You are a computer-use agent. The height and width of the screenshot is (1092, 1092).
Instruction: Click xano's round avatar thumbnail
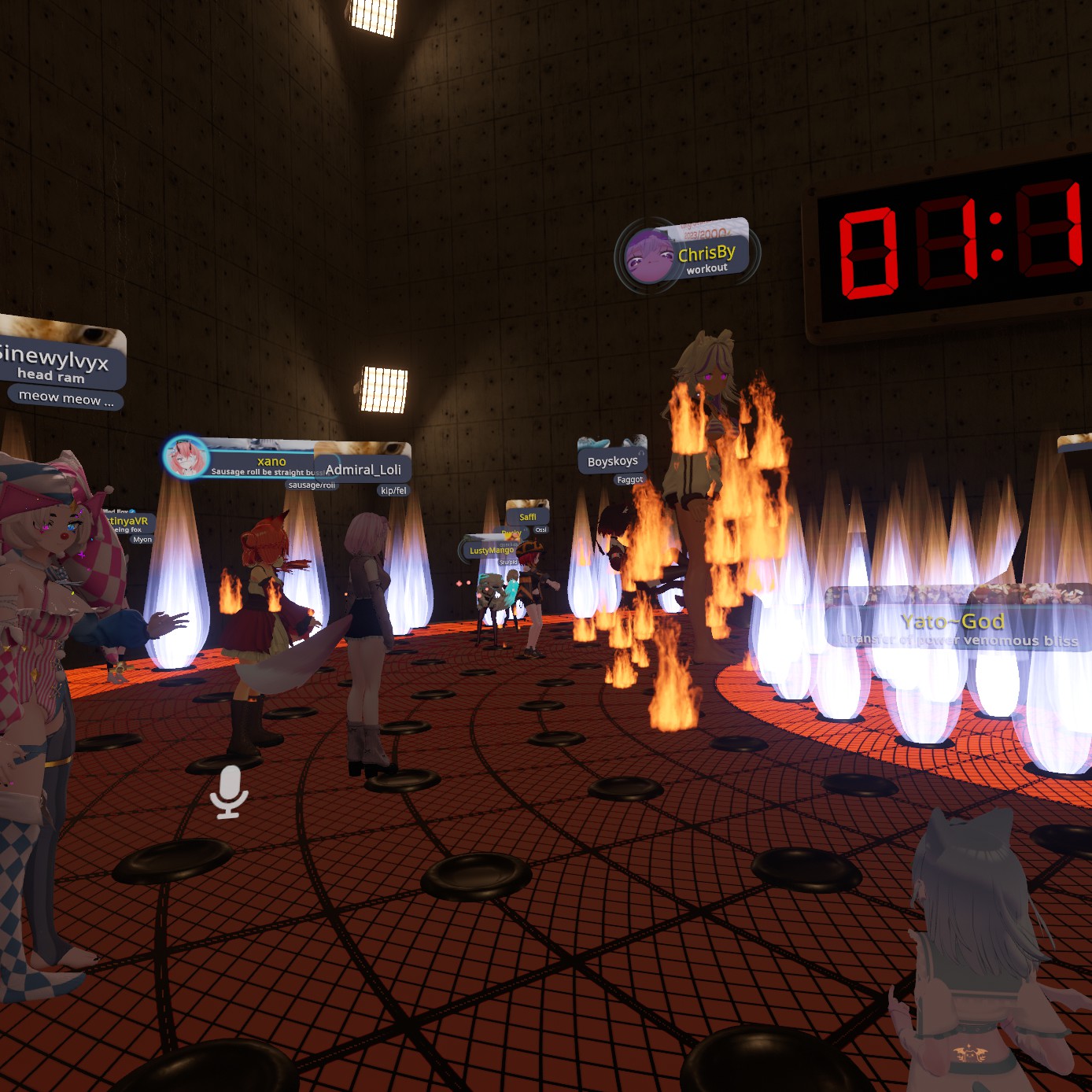186,458
